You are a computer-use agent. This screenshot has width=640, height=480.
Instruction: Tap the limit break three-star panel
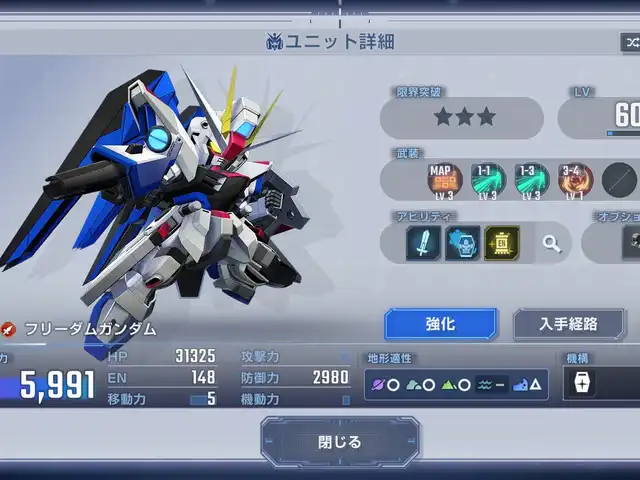pos(465,118)
